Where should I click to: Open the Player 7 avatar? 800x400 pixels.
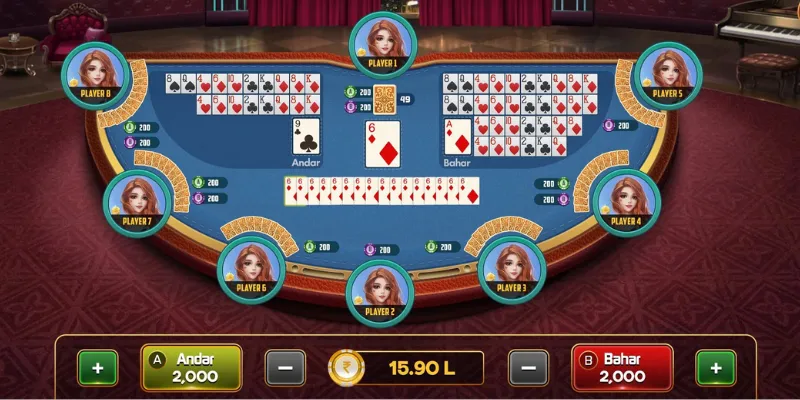137,201
